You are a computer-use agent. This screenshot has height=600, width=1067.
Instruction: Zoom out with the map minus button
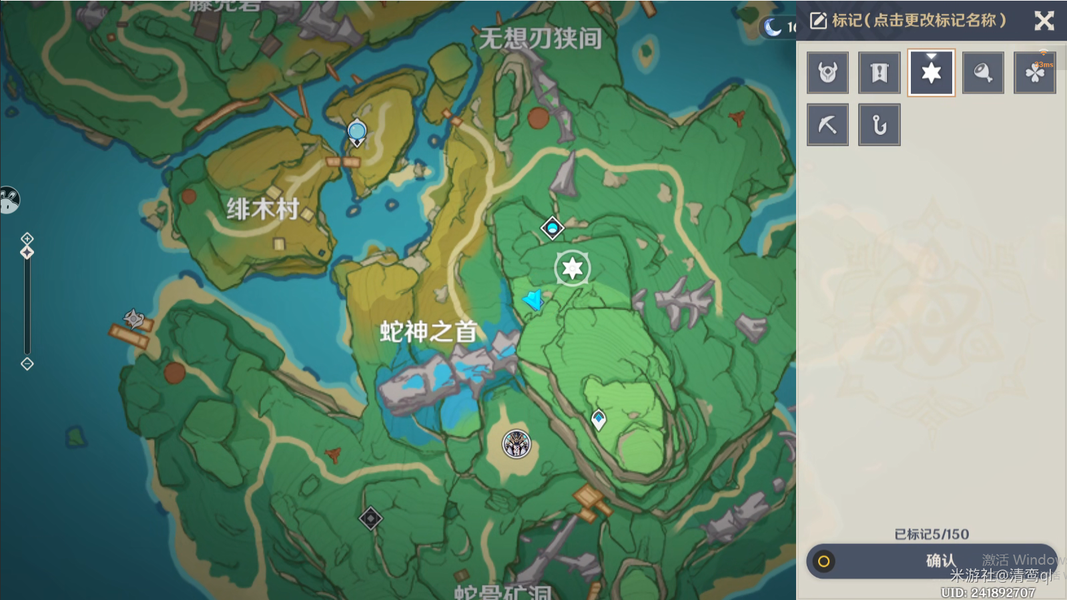pos(27,364)
